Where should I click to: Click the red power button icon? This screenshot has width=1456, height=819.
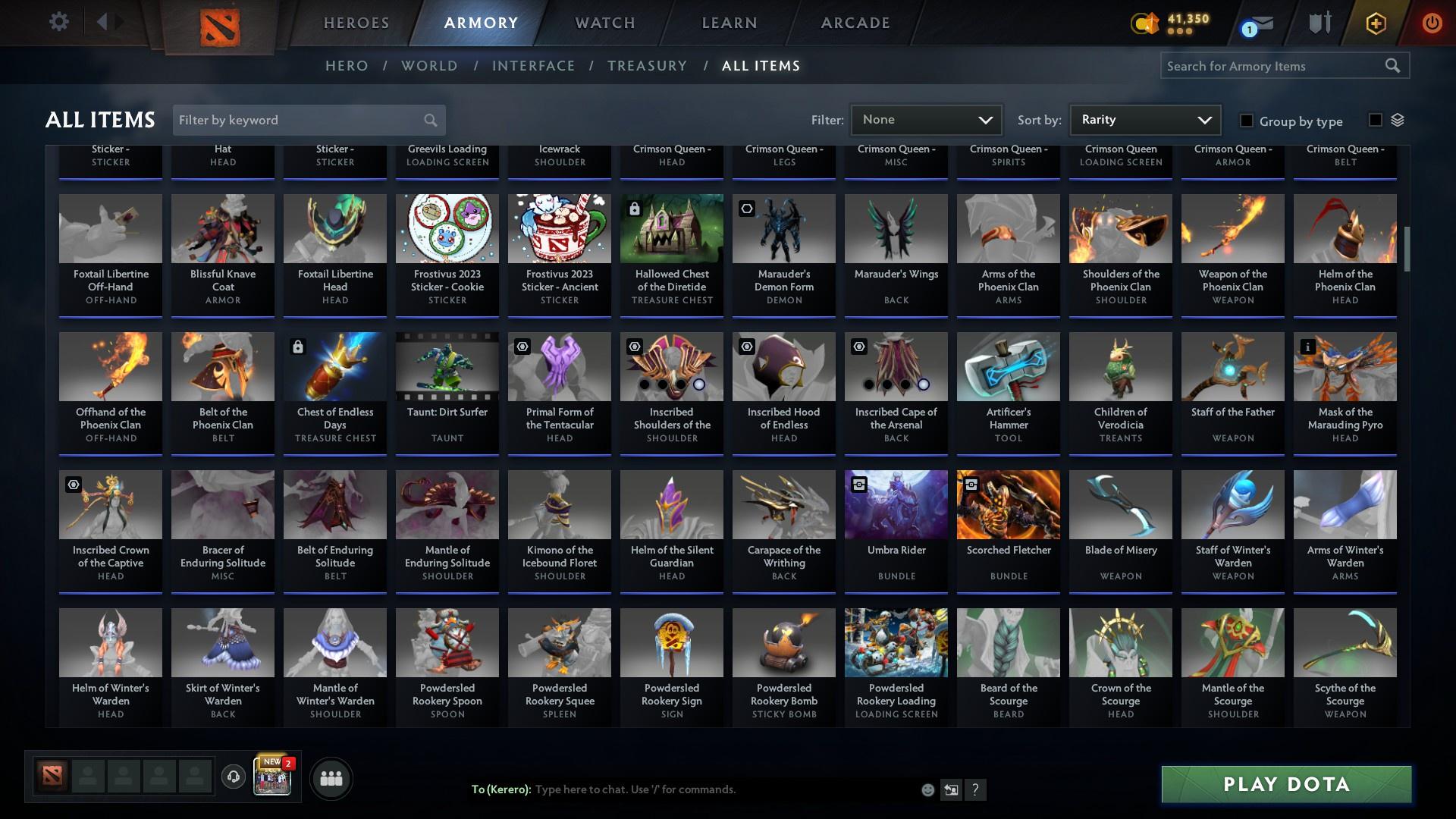1432,23
